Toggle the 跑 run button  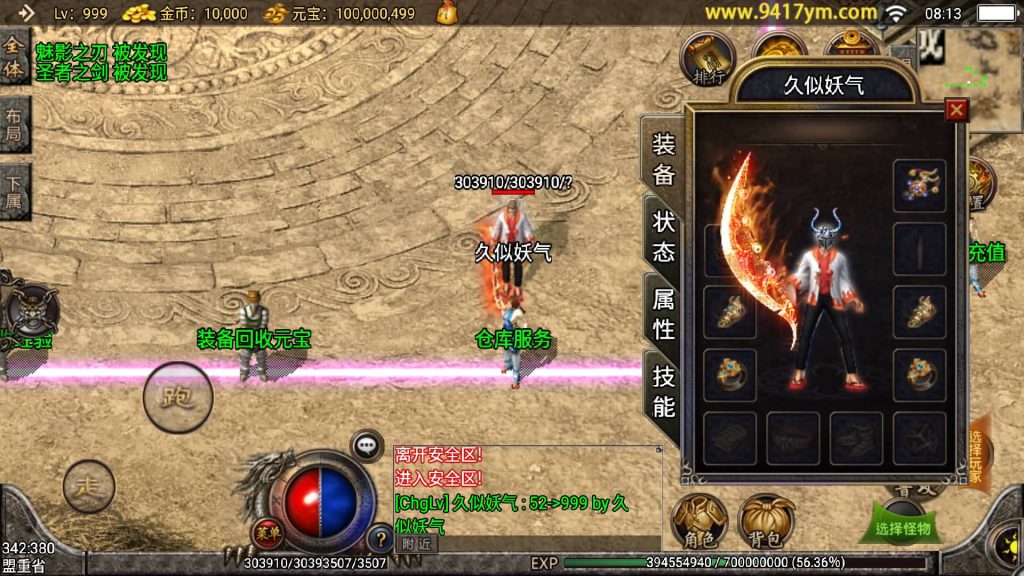178,397
